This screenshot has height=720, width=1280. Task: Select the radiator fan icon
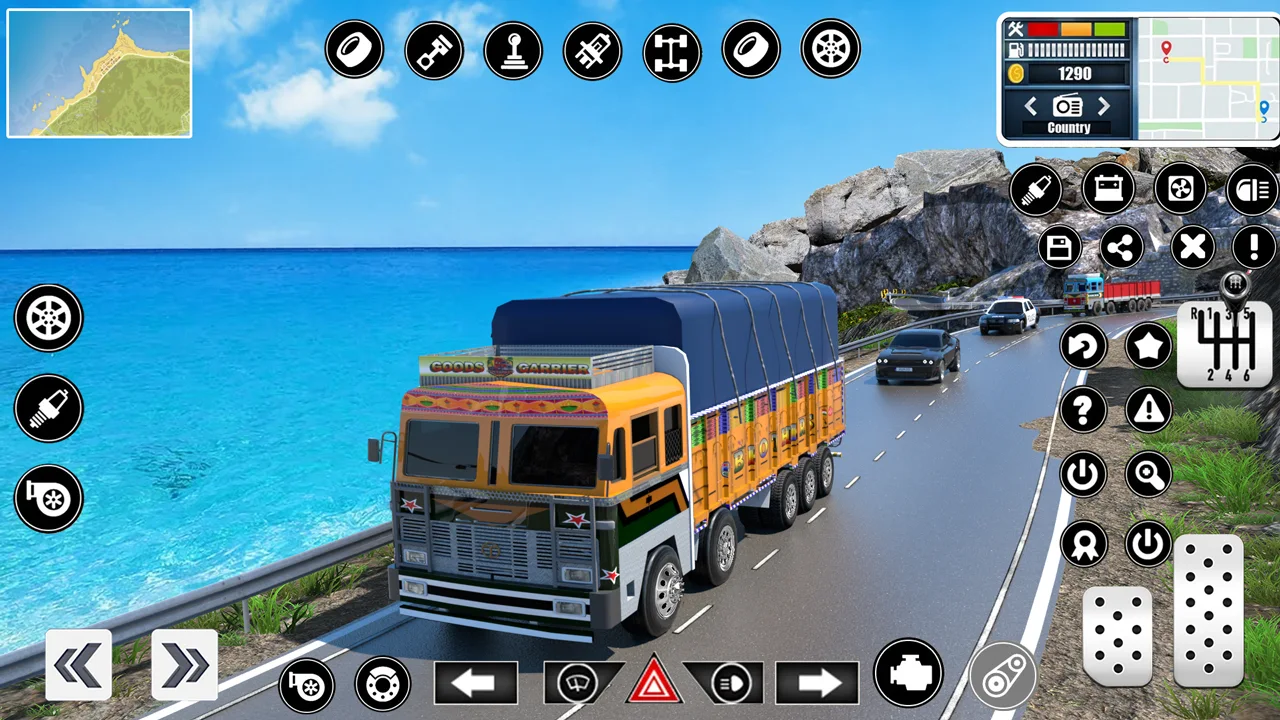click(1179, 189)
